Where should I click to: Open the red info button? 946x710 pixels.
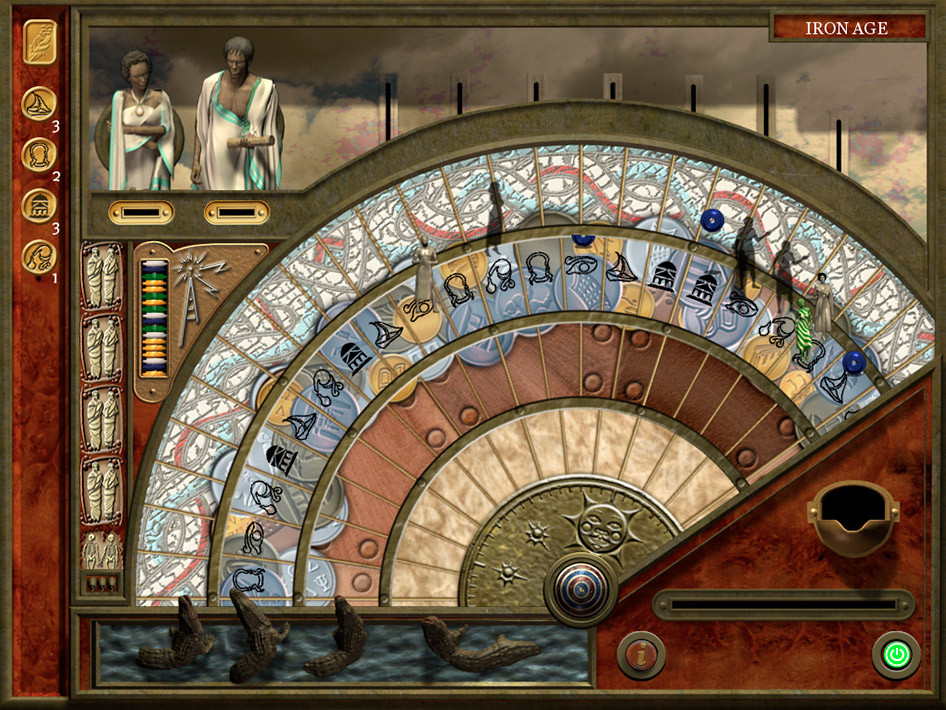641,656
